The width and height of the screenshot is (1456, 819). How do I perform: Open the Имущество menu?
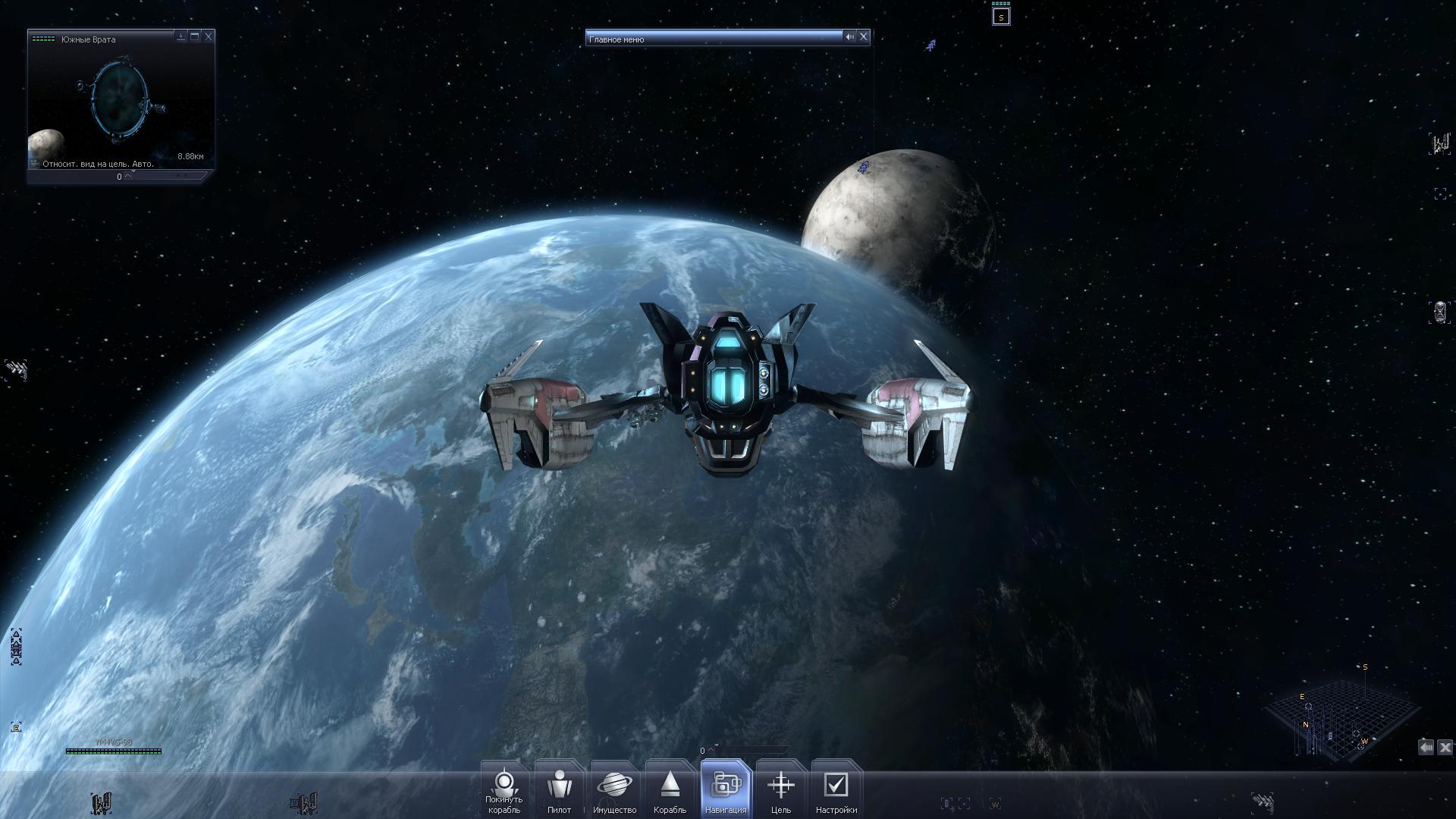pos(614,790)
